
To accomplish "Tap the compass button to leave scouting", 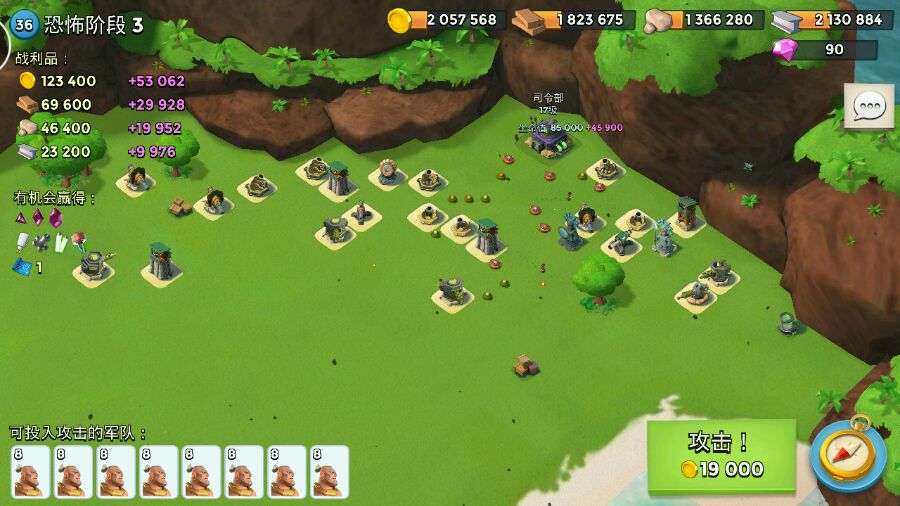I will pyautogui.click(x=847, y=453).
